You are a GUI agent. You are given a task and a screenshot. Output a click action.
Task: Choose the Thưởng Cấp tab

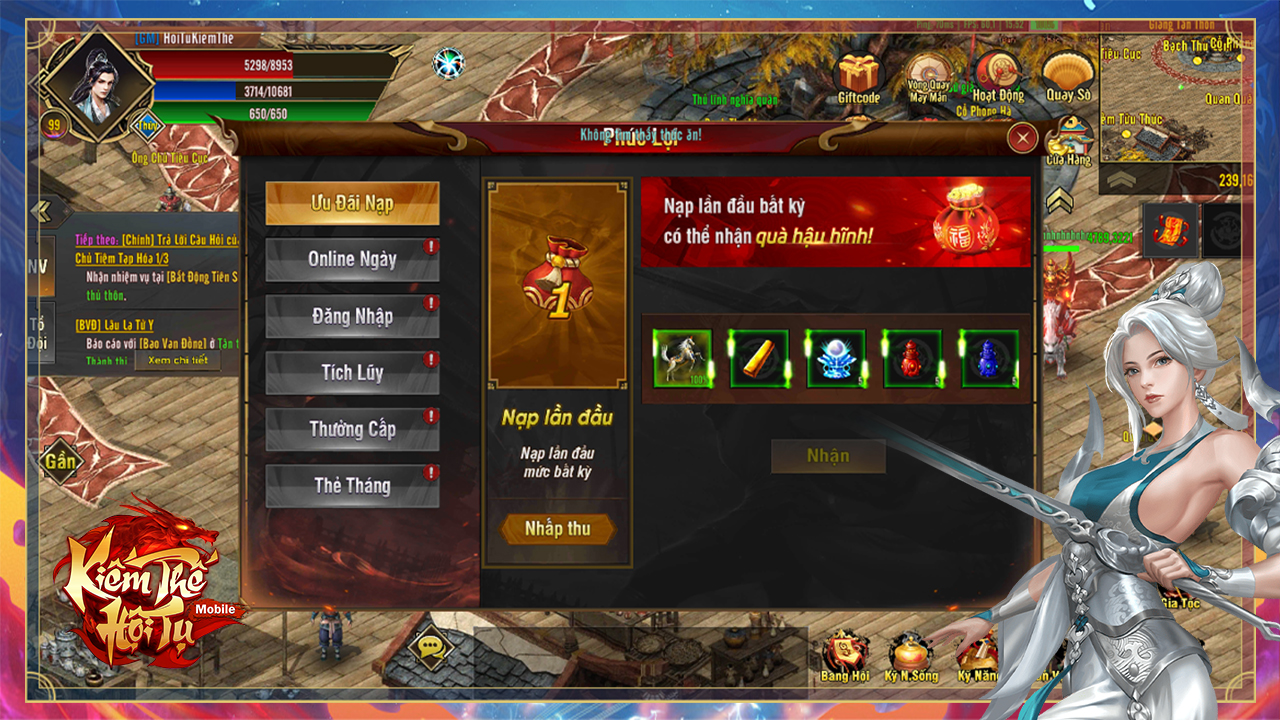[x=352, y=430]
